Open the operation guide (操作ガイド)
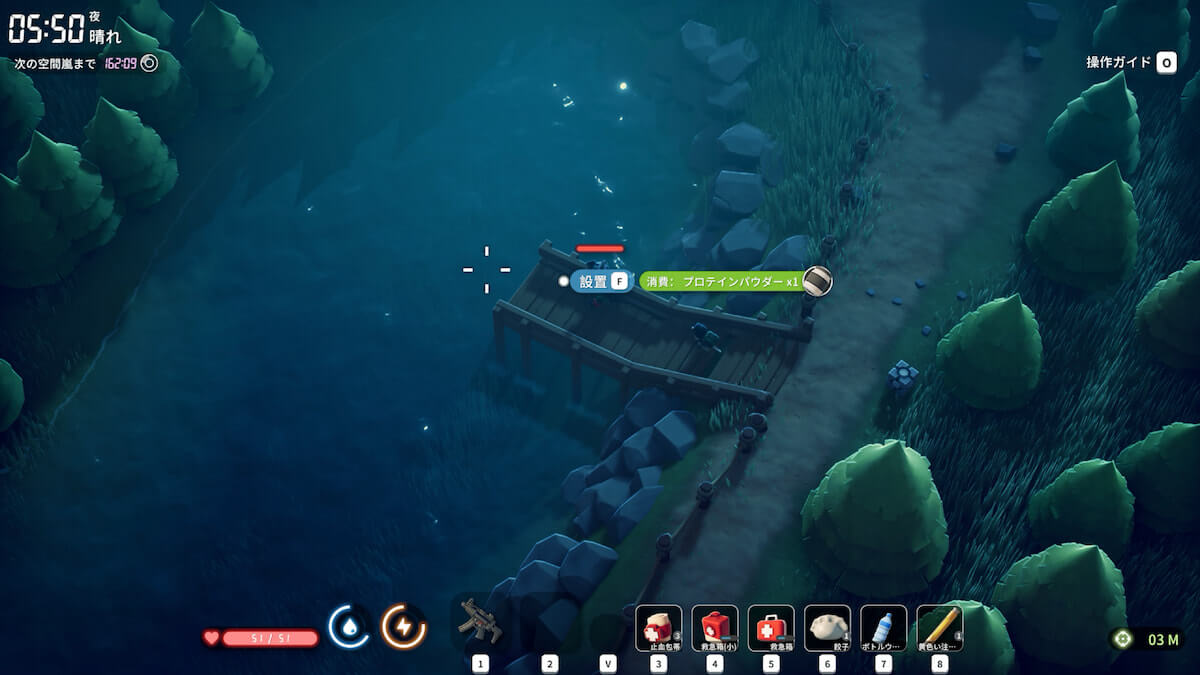The image size is (1200, 675). click(1130, 62)
